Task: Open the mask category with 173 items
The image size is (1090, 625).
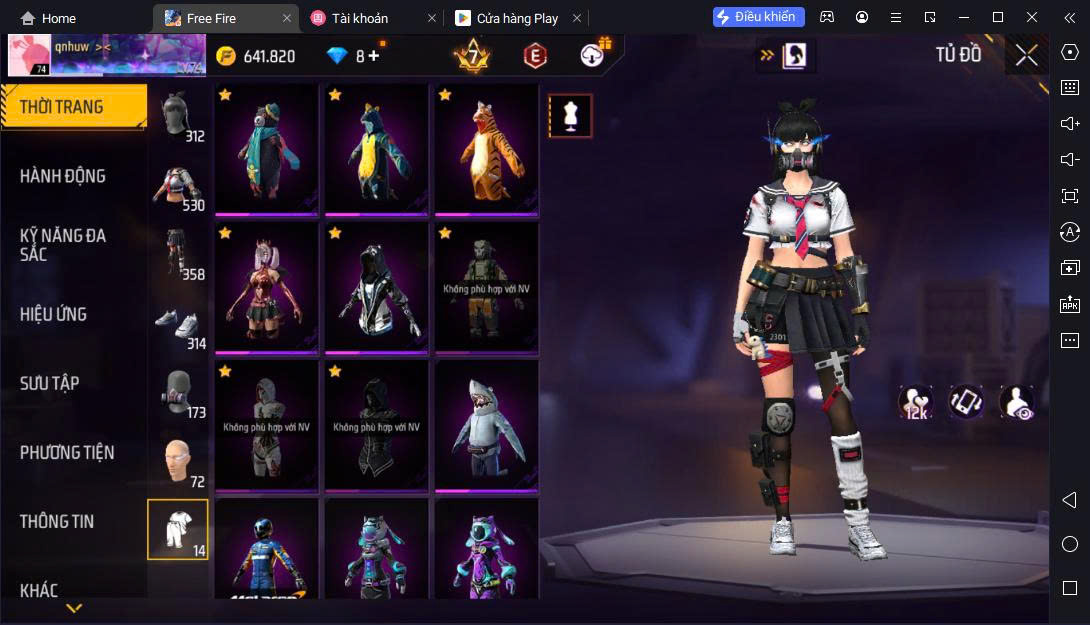Action: [x=178, y=395]
